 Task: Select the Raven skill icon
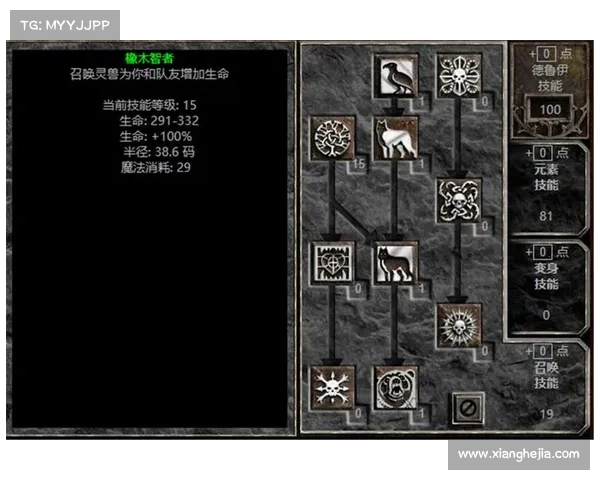click(x=395, y=75)
